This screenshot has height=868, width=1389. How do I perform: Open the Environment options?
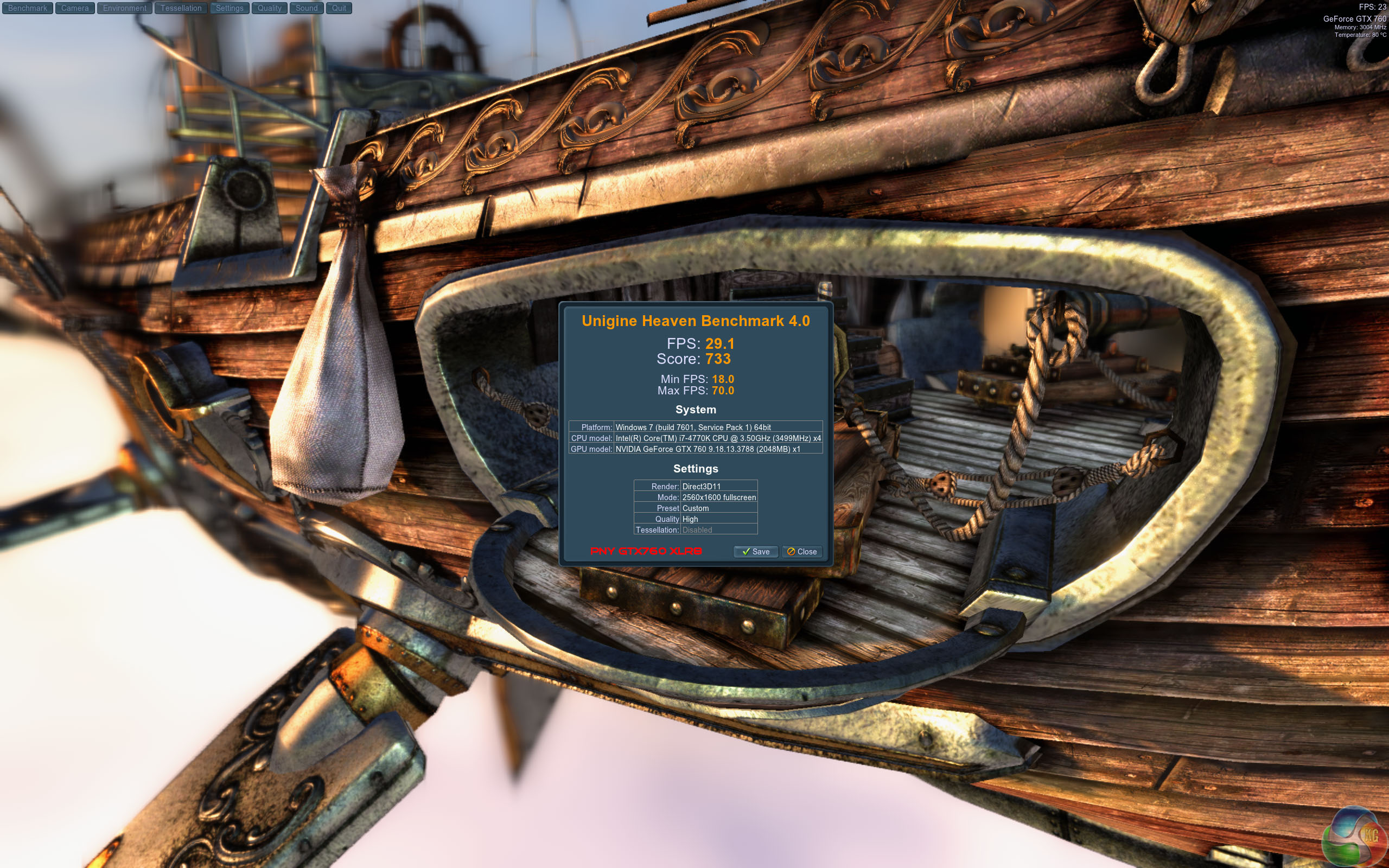125,8
